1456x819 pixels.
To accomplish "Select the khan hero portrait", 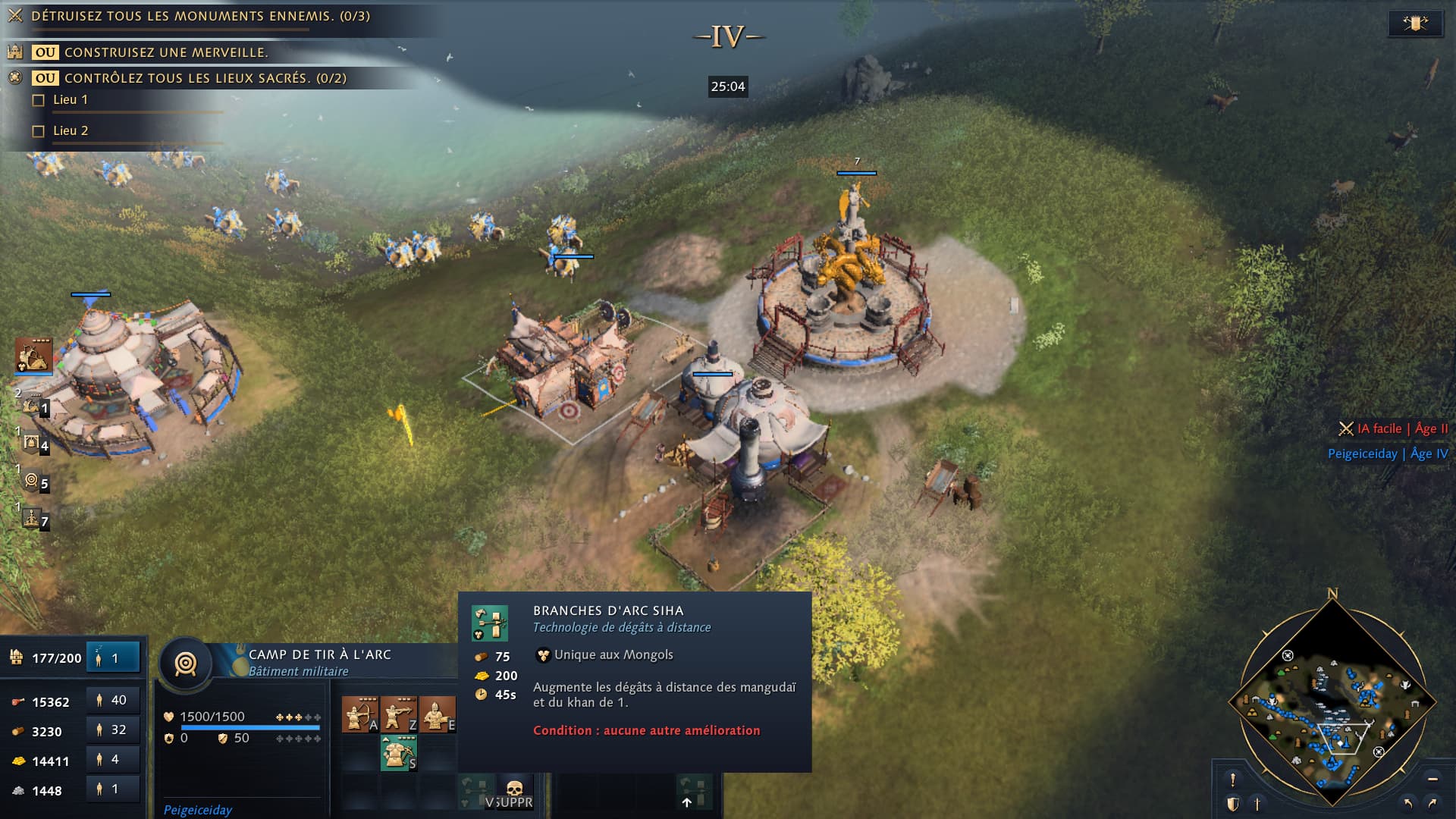I will pos(33,355).
